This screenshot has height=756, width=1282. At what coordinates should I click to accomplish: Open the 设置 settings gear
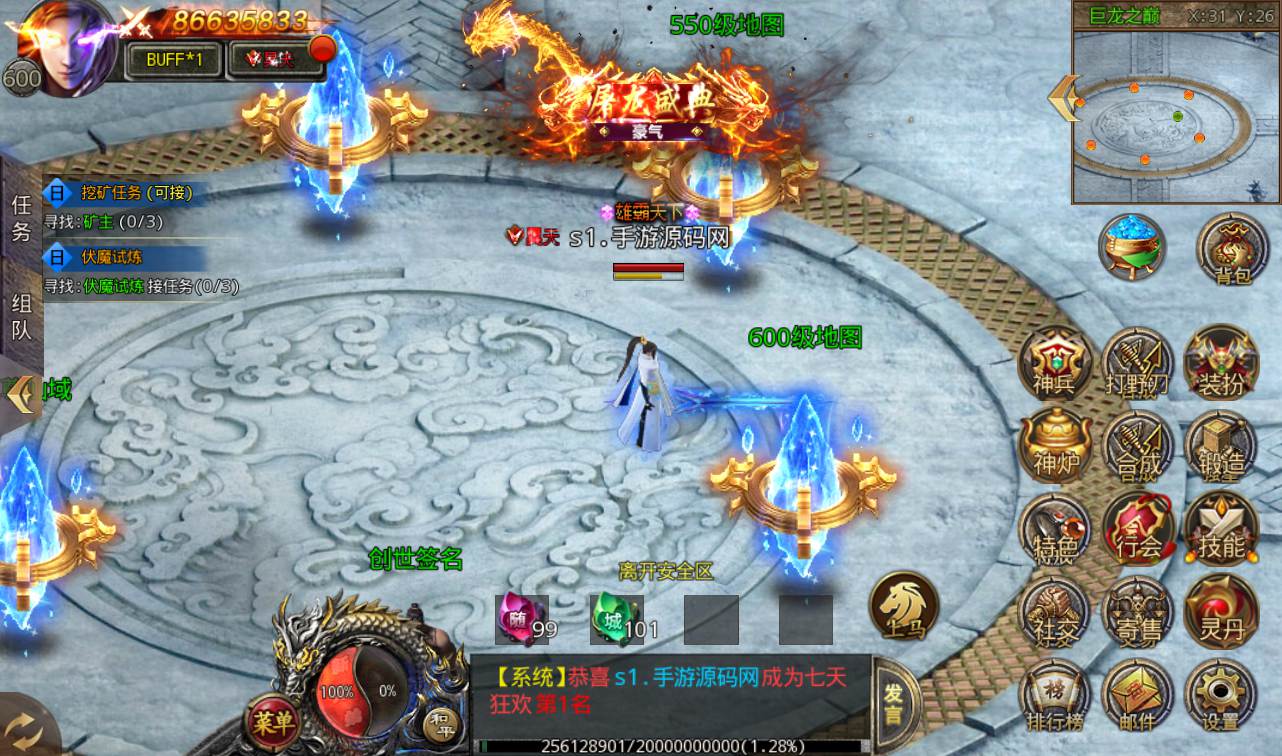pyautogui.click(x=1220, y=695)
